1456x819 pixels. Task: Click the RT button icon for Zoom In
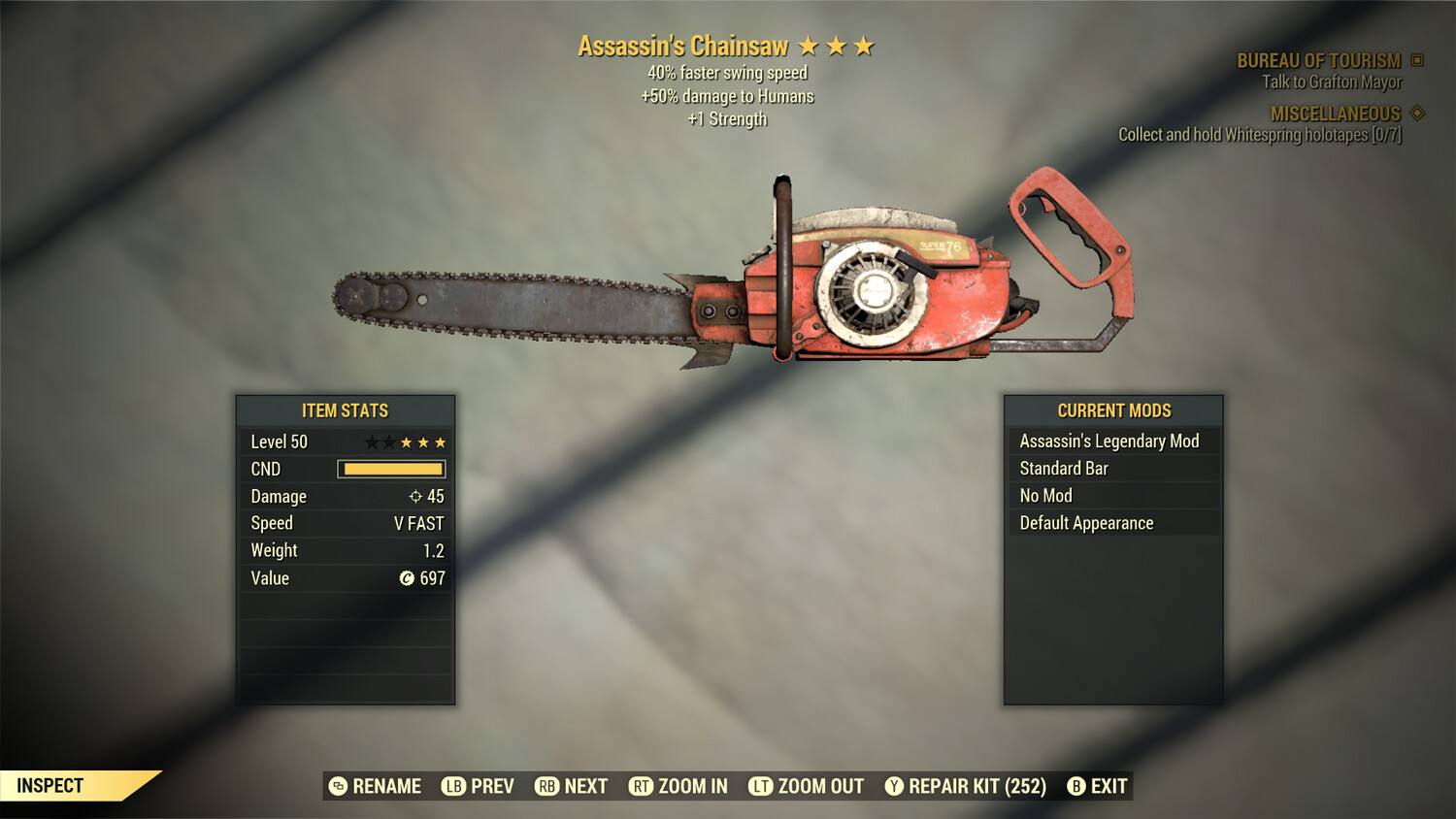click(x=642, y=786)
